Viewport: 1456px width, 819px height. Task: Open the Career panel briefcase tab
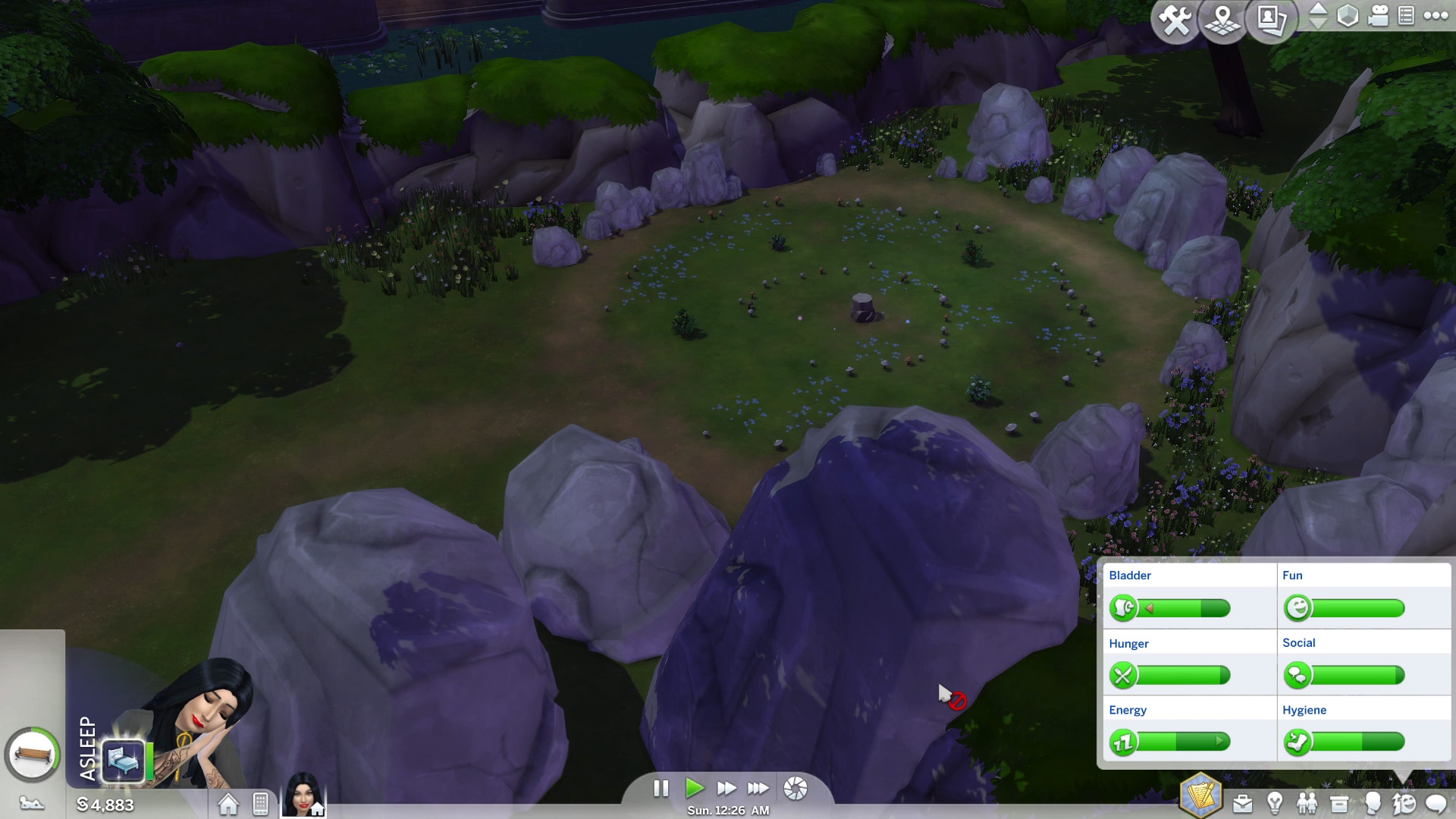point(1242,803)
